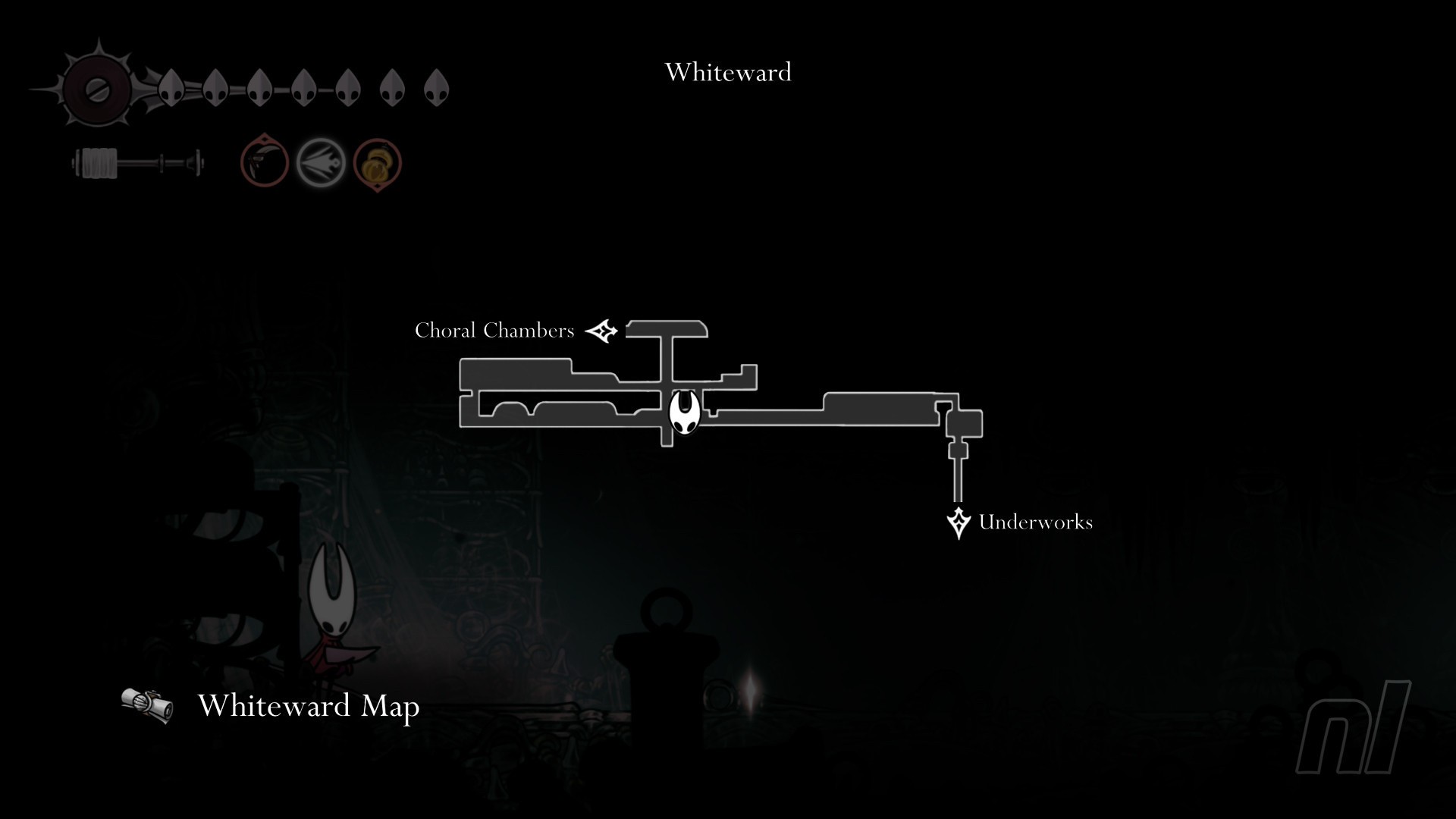The height and width of the screenshot is (819, 1456).
Task: Select the Choral Chambers exit marker
Action: 602,331
